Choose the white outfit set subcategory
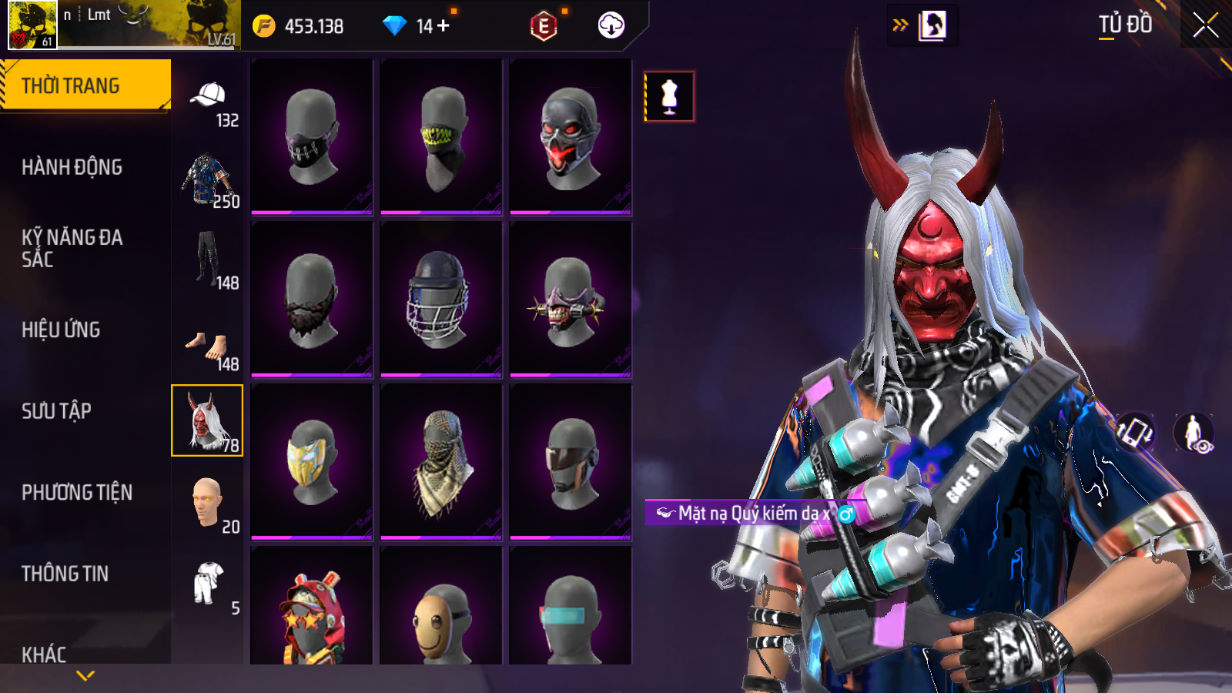 click(x=208, y=585)
